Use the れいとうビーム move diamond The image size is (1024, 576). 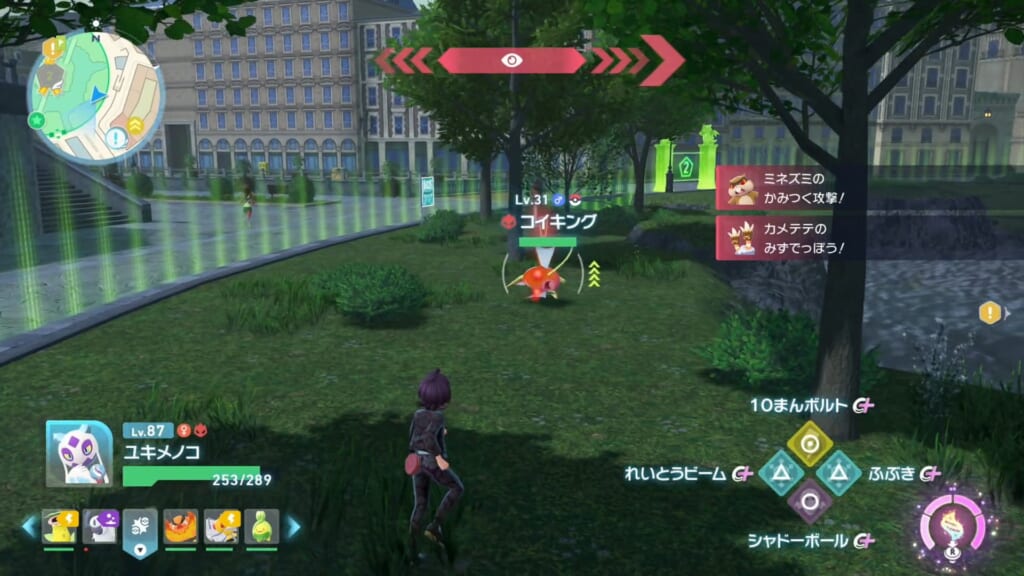click(780, 473)
